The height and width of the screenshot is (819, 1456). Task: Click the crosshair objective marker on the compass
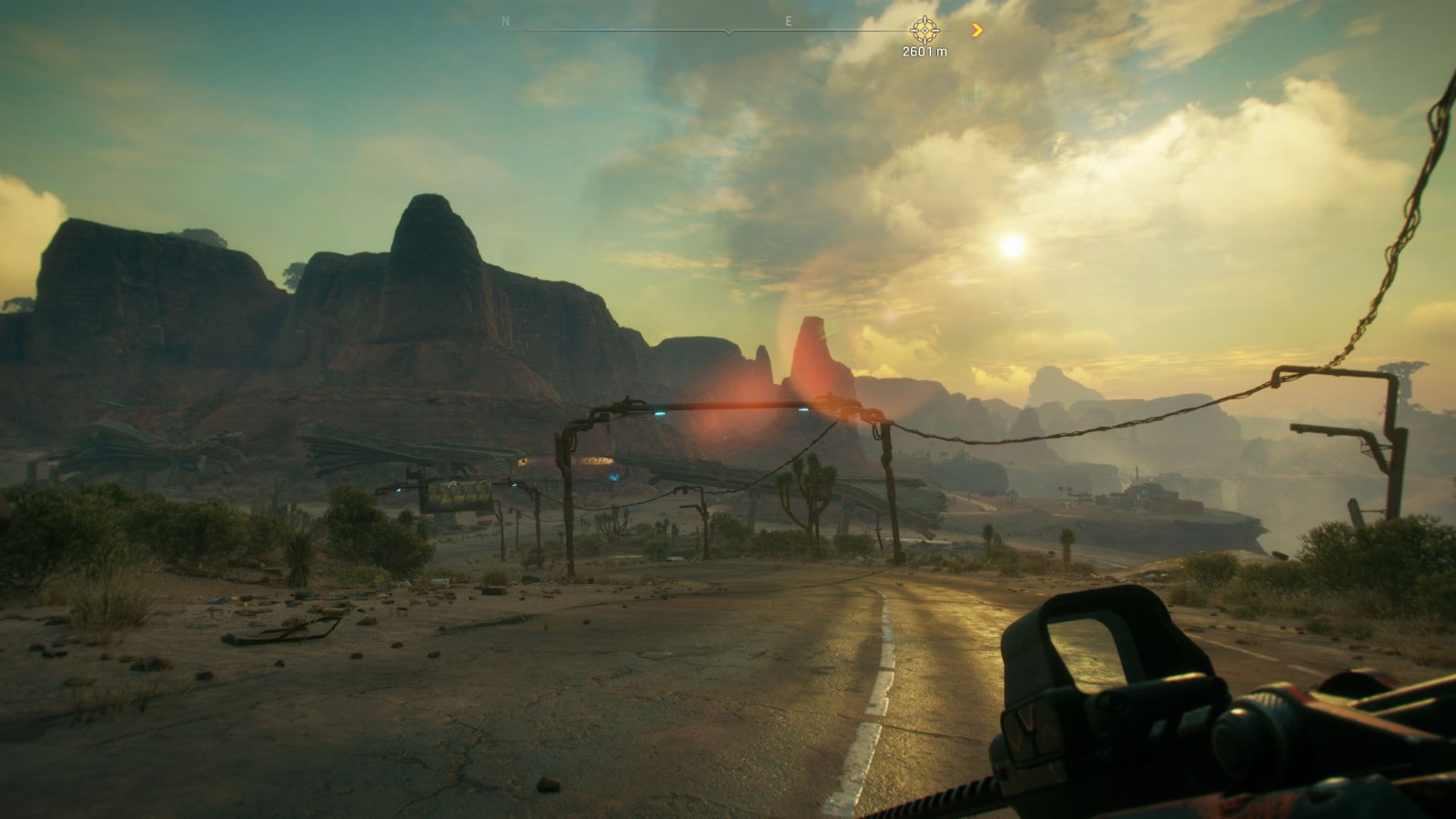925,30
